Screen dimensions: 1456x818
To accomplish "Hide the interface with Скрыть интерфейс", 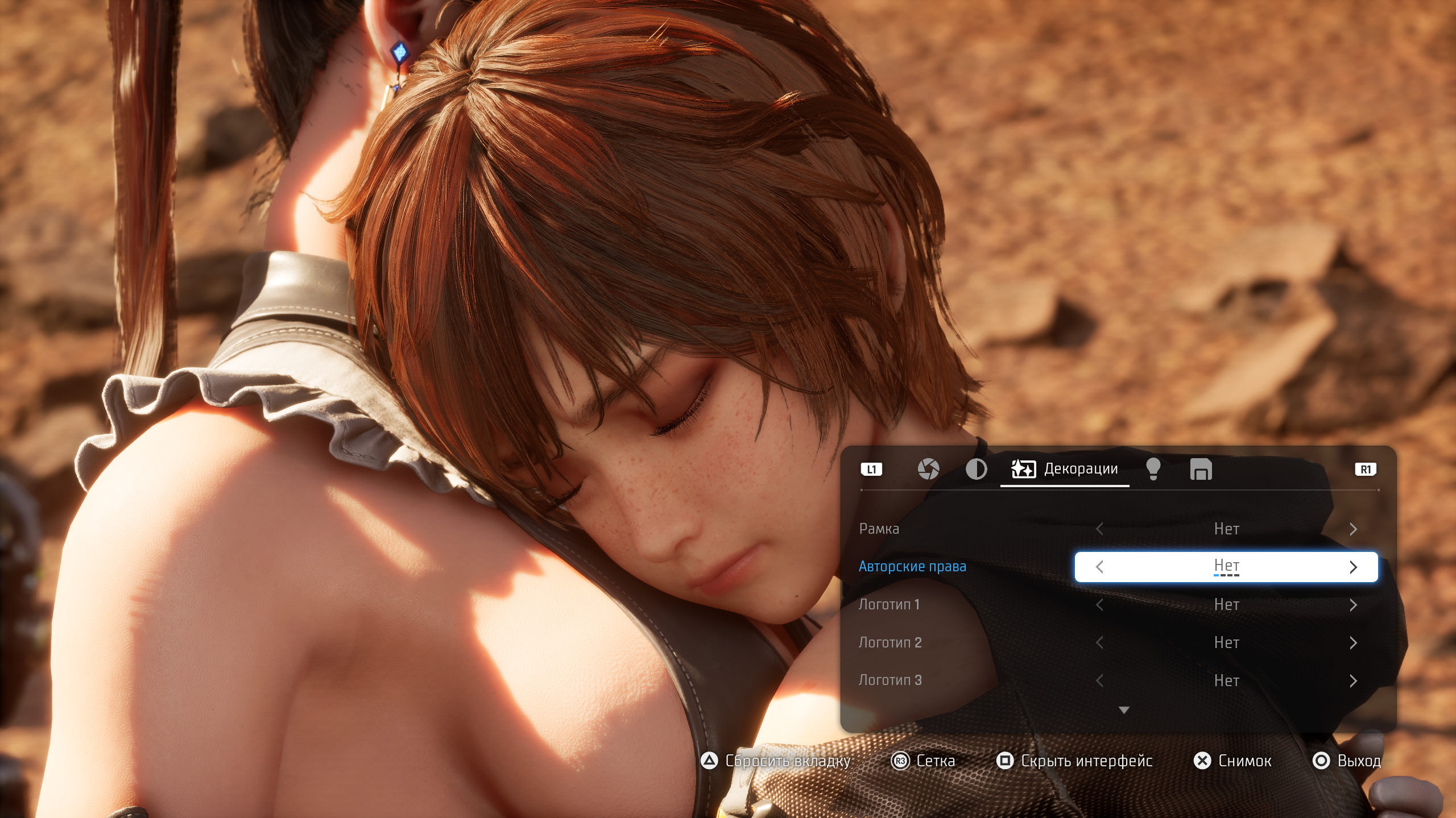I will [x=1075, y=761].
